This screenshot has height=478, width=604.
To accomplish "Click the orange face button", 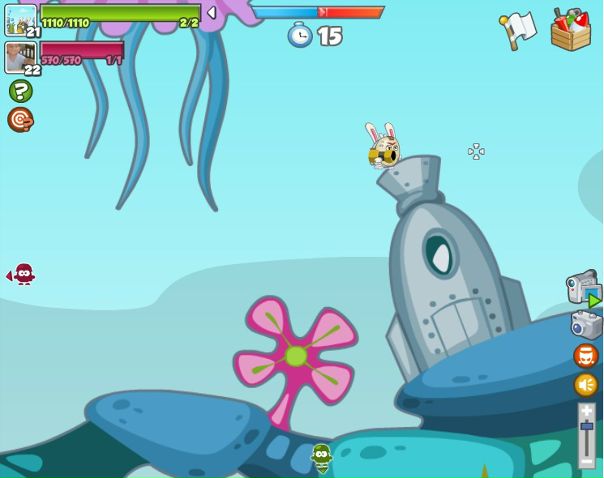I will [586, 356].
